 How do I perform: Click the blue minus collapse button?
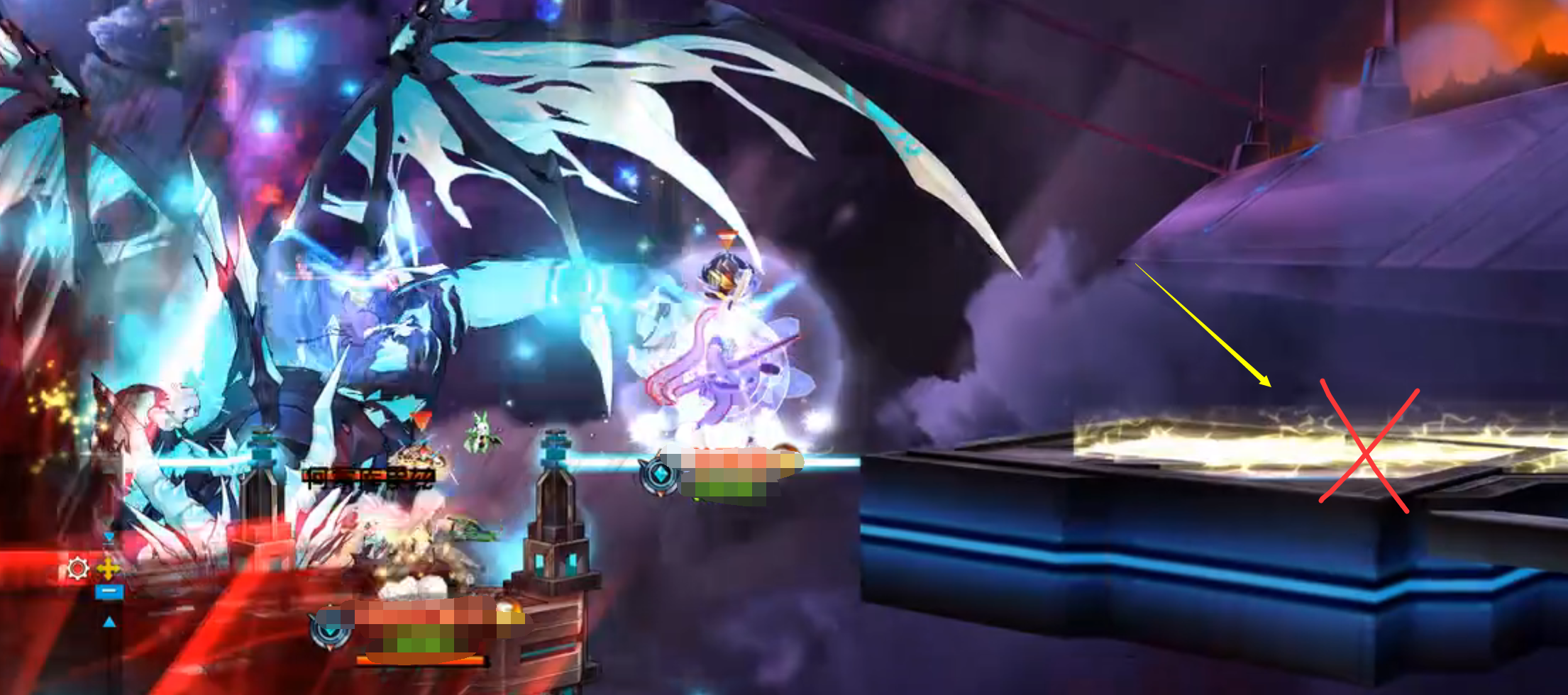pos(109,591)
